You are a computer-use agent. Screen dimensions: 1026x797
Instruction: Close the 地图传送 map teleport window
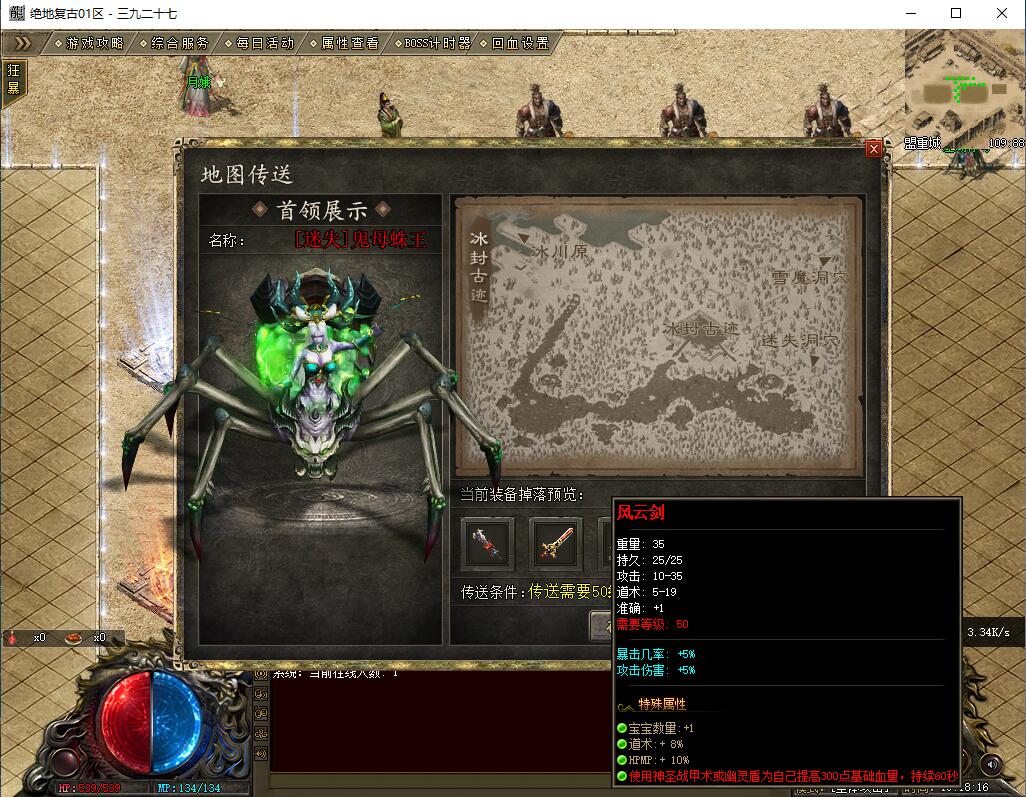pos(874,149)
